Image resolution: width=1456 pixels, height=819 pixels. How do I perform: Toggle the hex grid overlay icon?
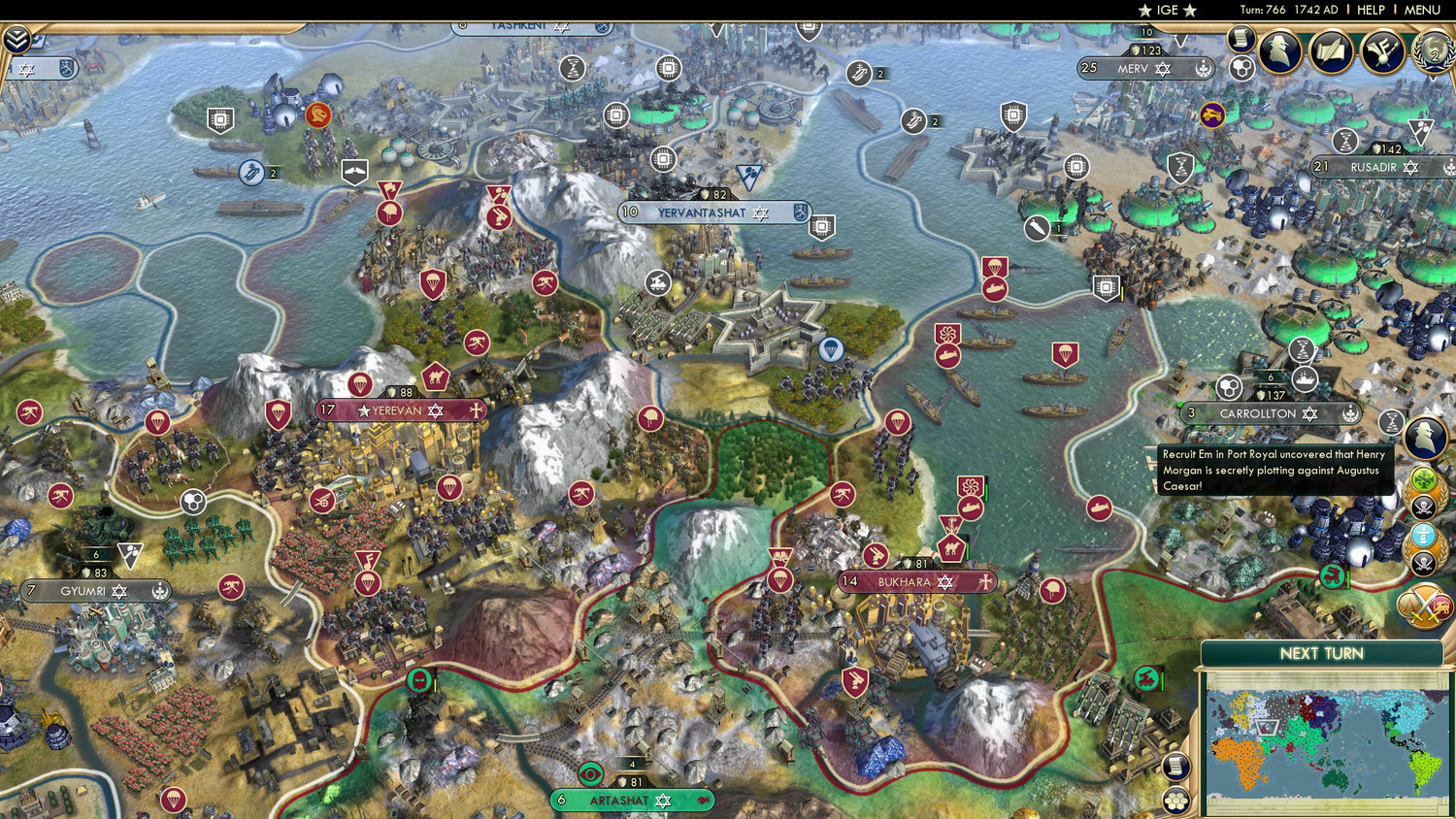(x=1176, y=800)
